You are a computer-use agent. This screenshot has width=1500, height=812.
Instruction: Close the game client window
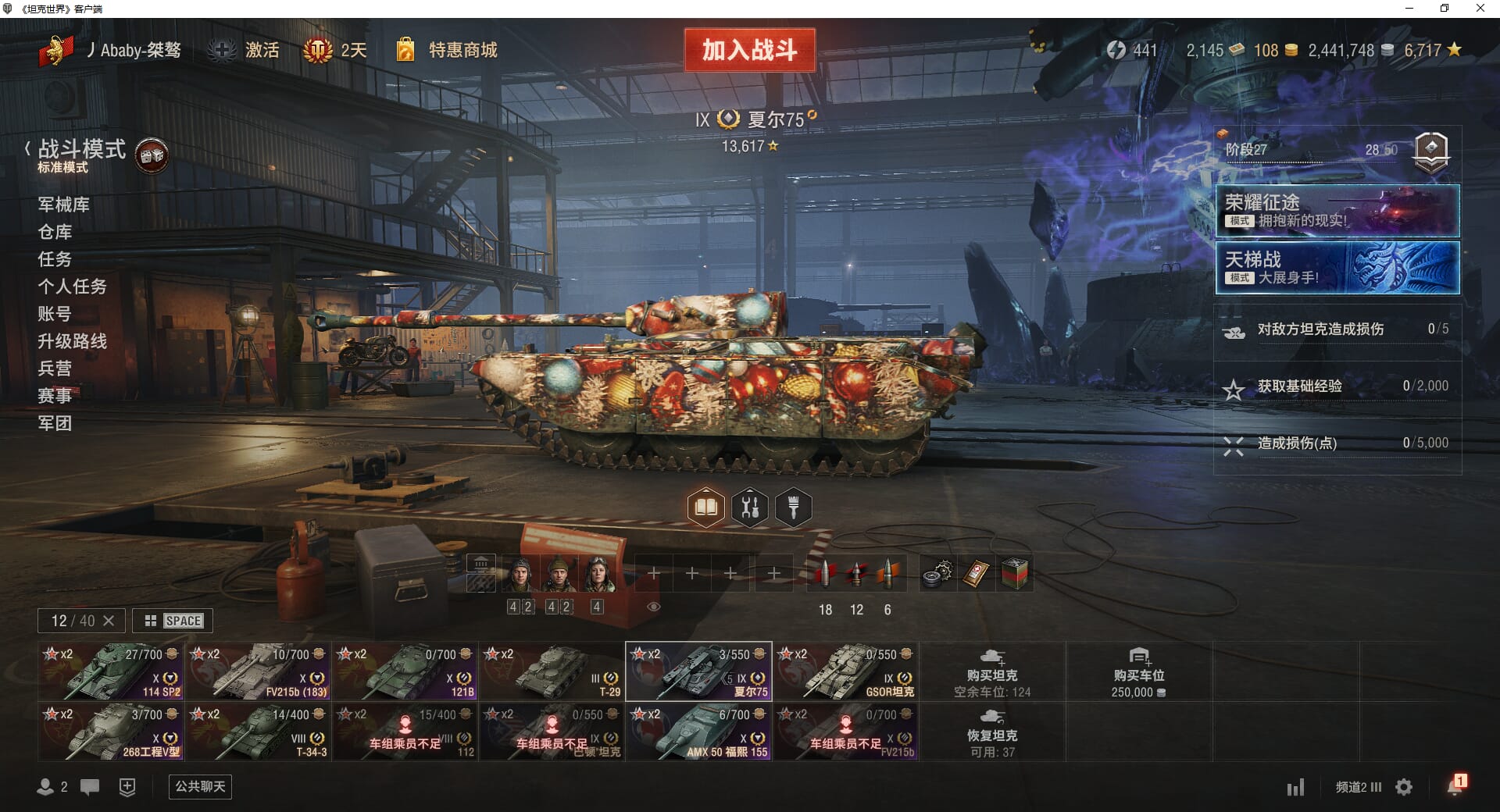point(1480,9)
